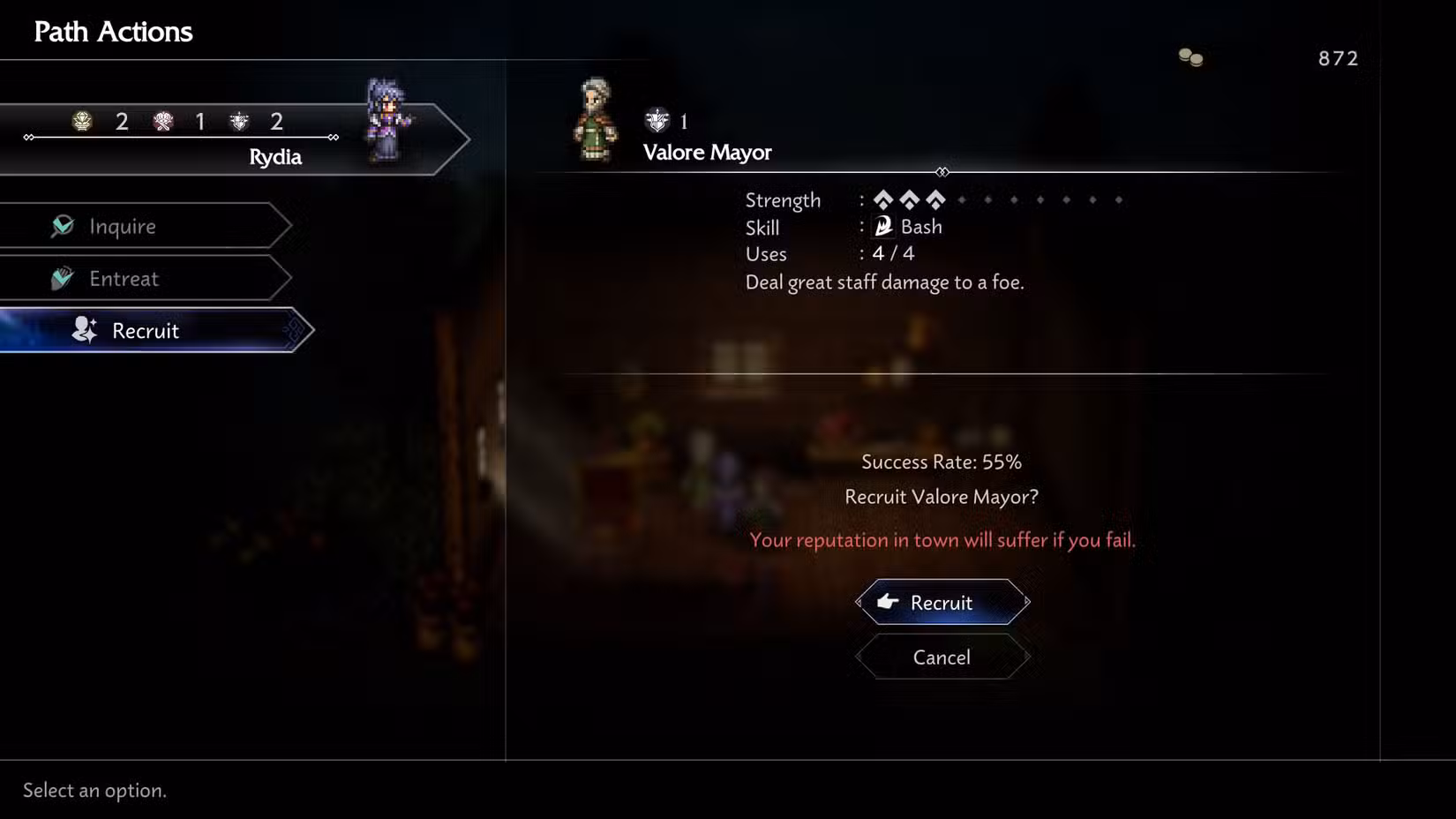
Task: Click the magnifying glass Inquire icon
Action: point(64,226)
